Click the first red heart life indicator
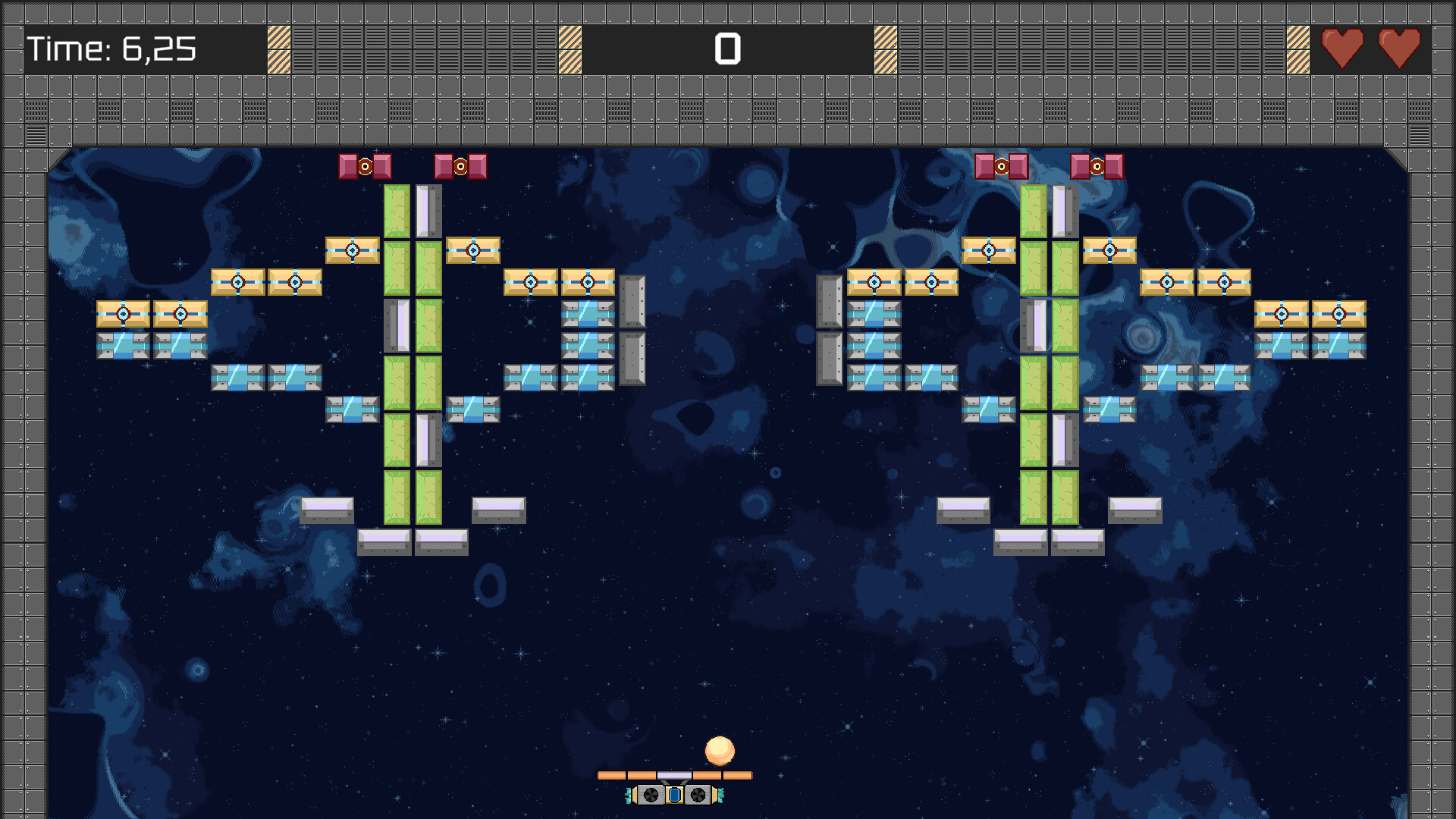This screenshot has width=1456, height=819. click(x=1342, y=49)
